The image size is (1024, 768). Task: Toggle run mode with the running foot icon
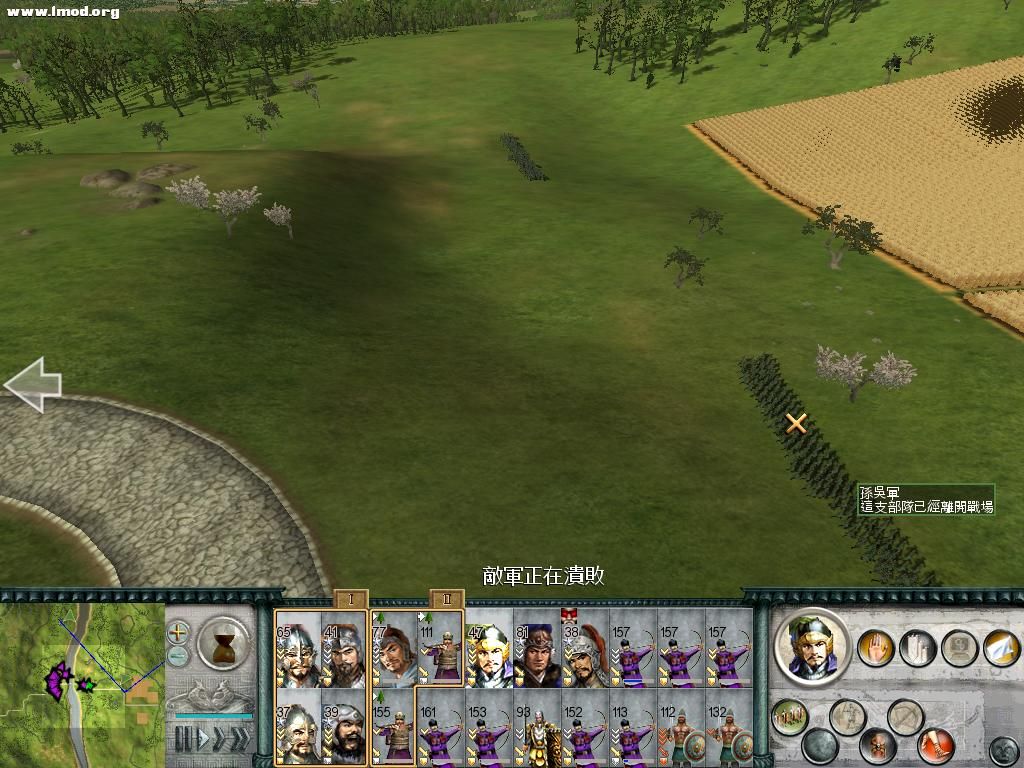click(936, 746)
